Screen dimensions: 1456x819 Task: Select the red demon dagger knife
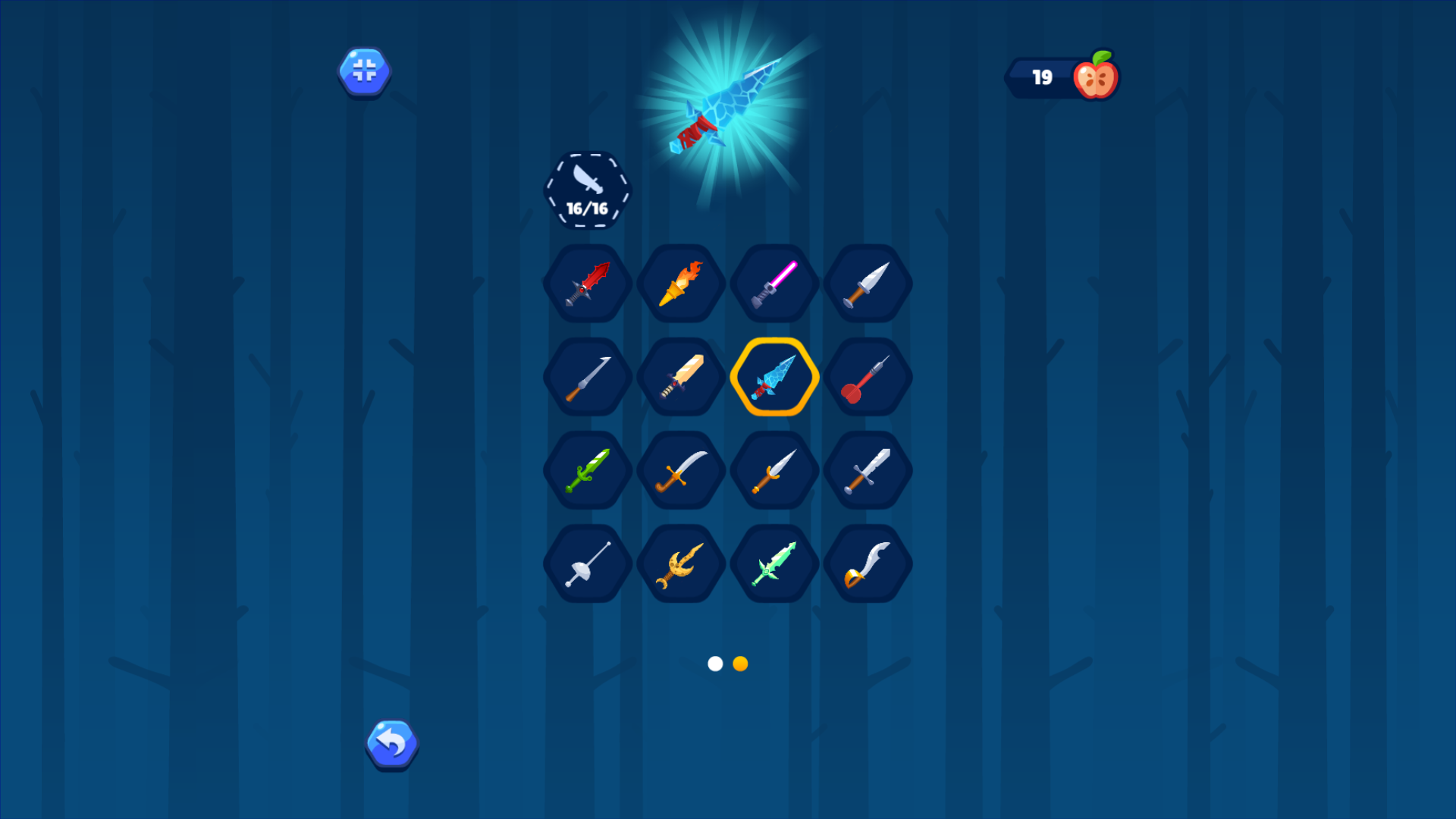click(x=588, y=284)
